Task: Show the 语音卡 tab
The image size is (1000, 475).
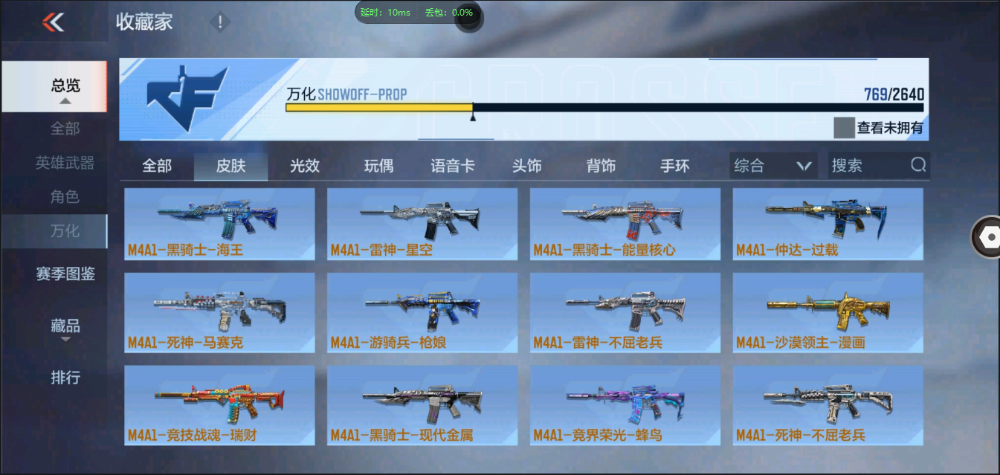Action: pos(452,166)
